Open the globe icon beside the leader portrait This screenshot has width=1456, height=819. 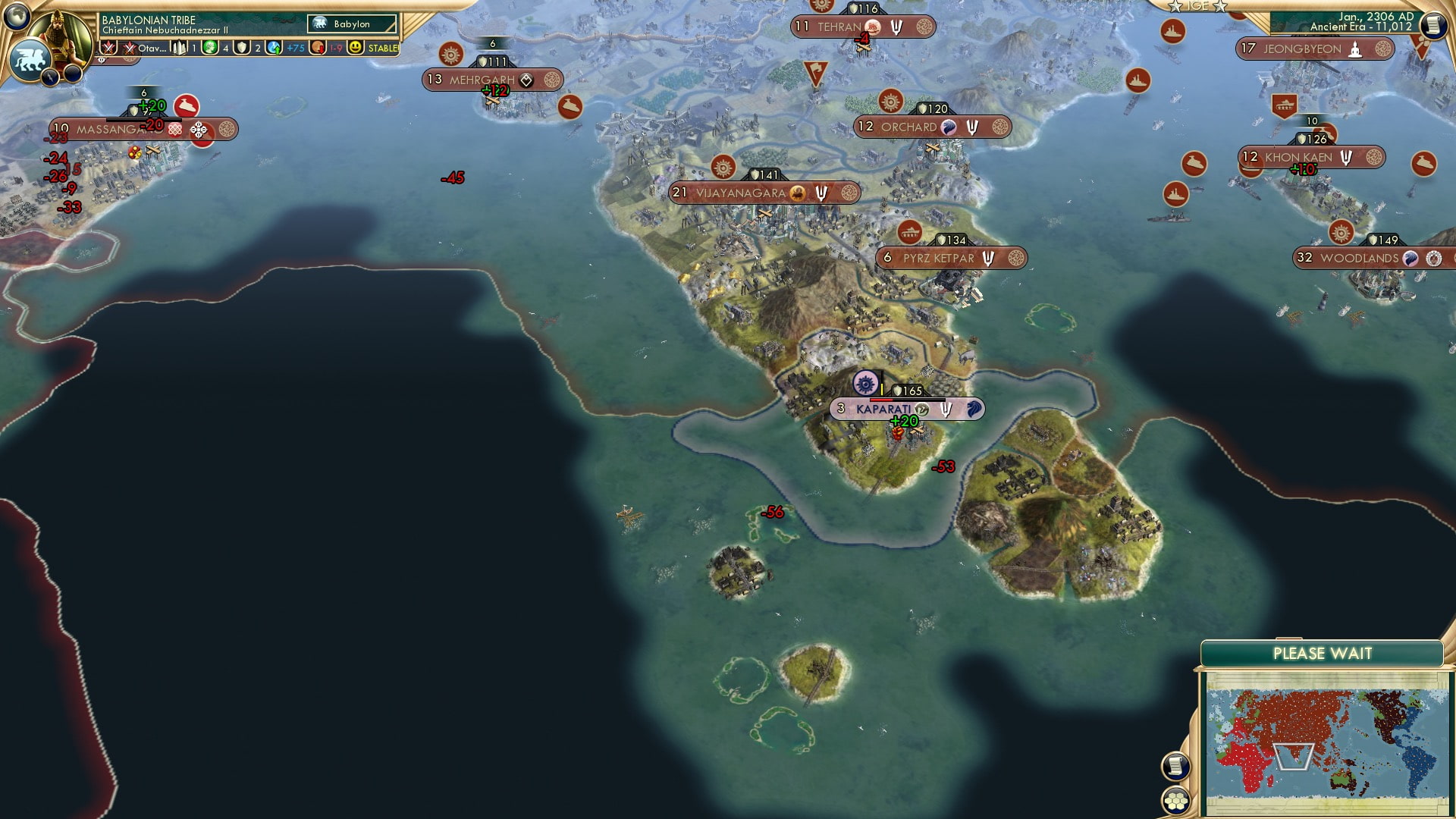pyautogui.click(x=17, y=16)
